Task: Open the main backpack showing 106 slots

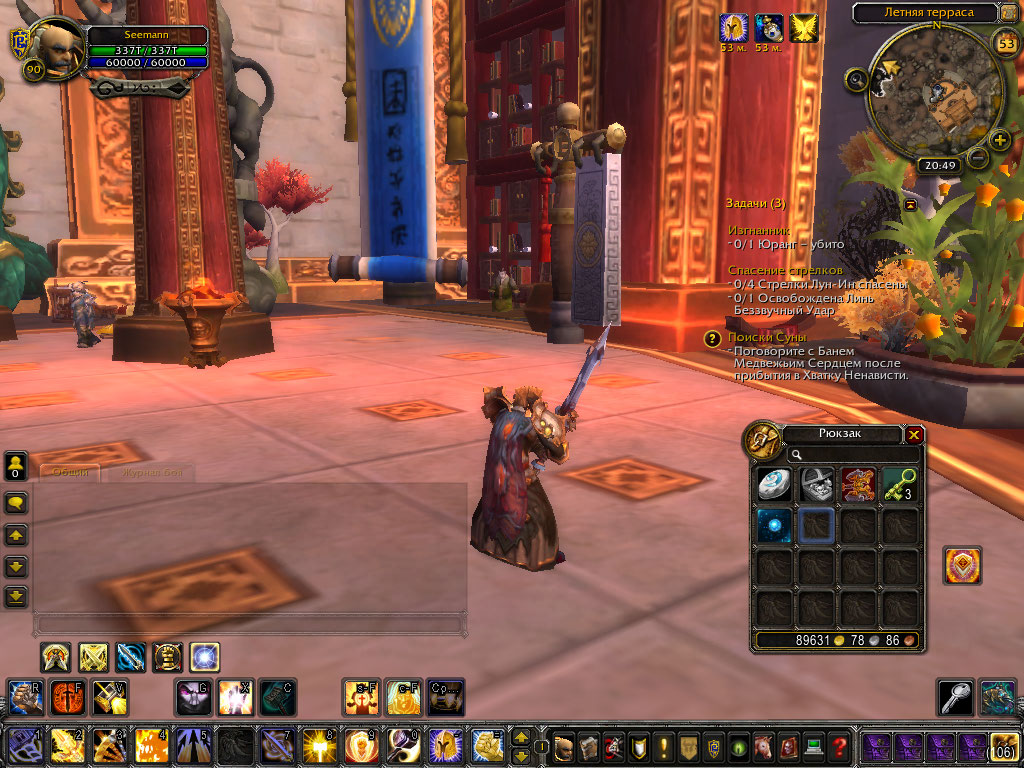Action: 1004,746
